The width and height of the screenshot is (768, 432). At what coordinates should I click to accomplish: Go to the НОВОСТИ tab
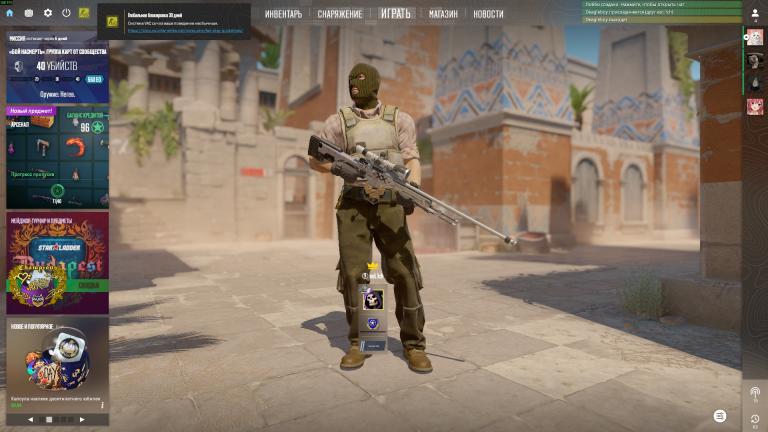click(x=488, y=14)
